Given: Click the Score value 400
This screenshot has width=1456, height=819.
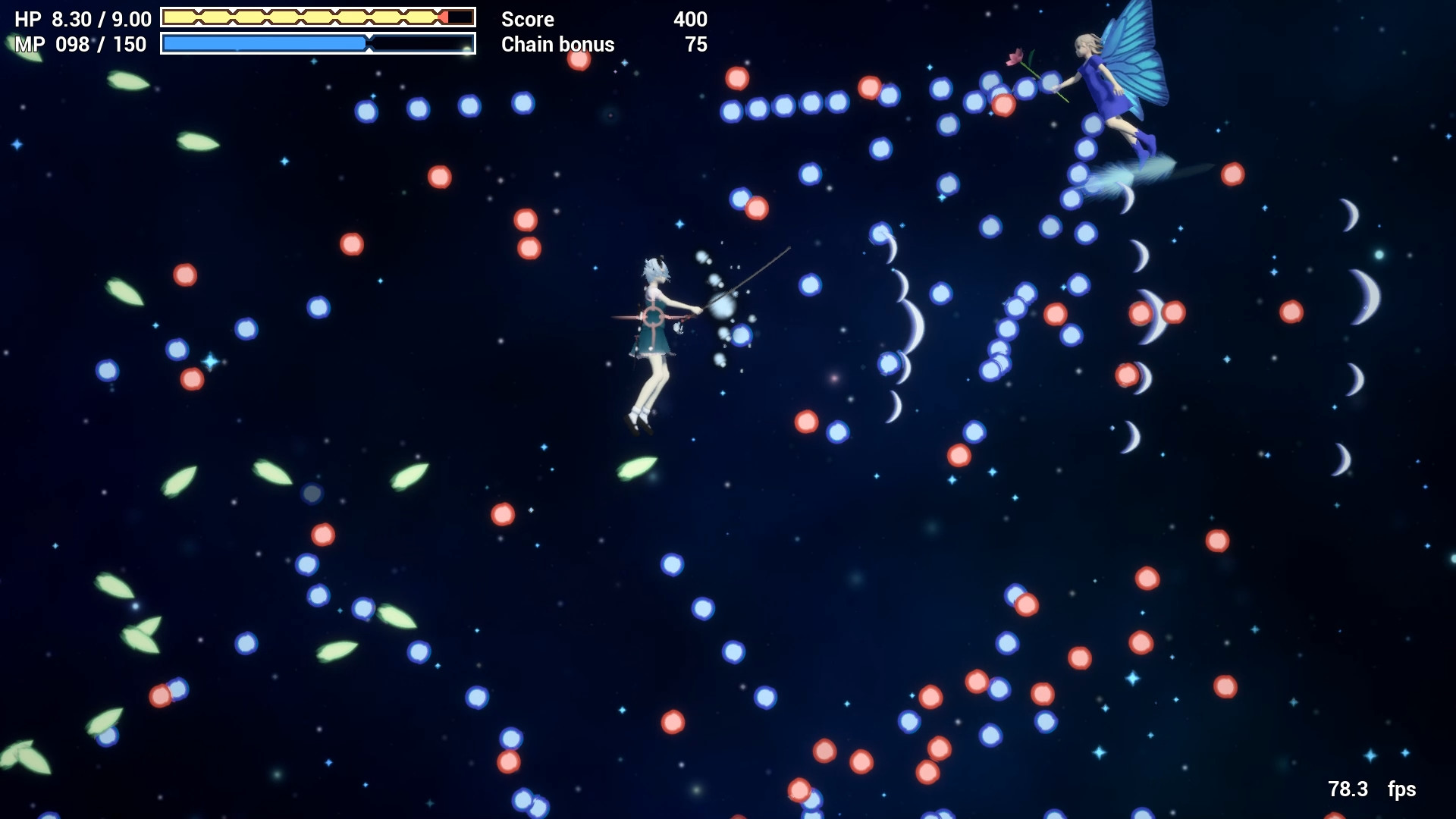Looking at the screenshot, I should (691, 20).
